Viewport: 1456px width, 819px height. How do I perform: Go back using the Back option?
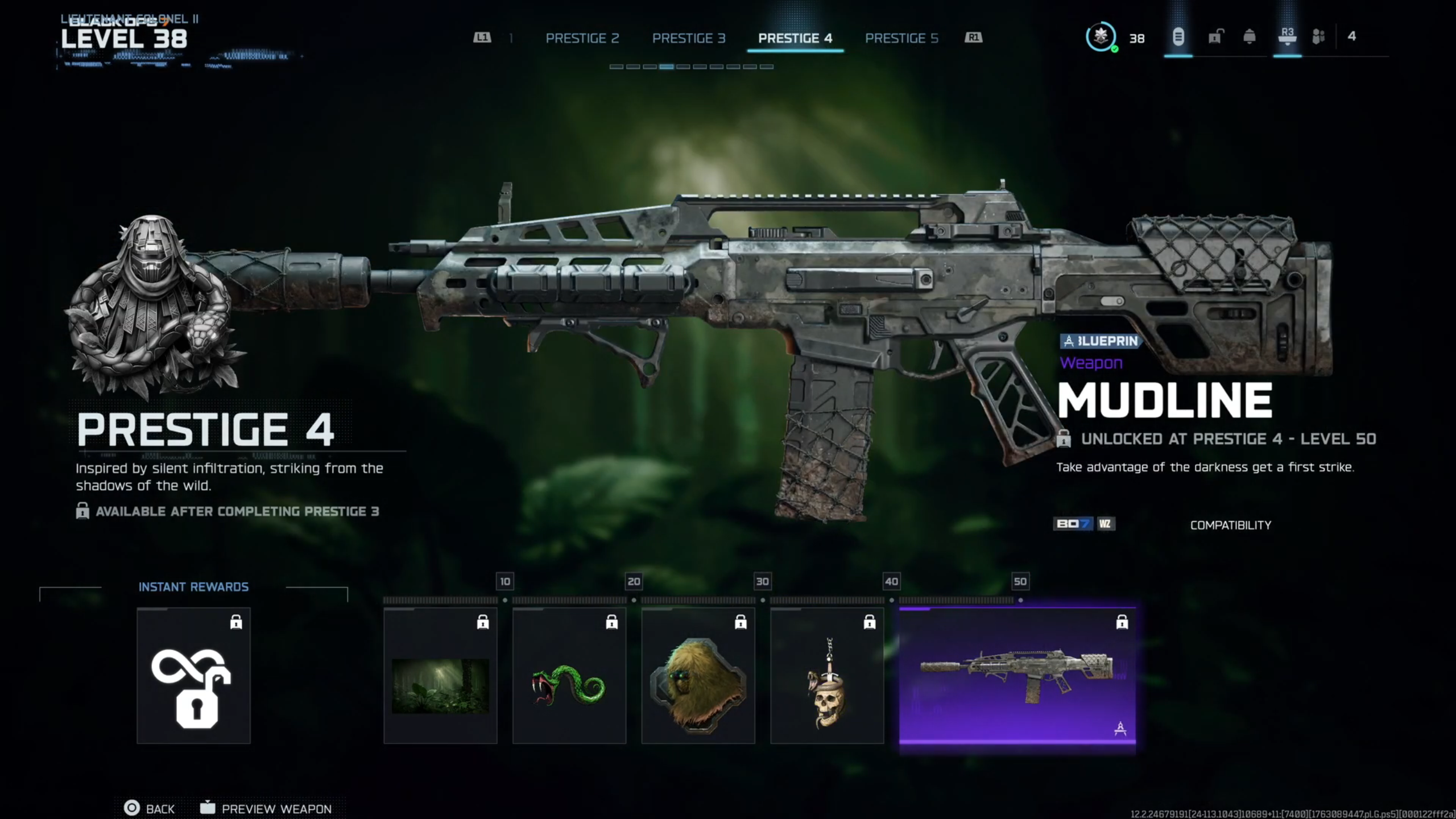point(150,808)
